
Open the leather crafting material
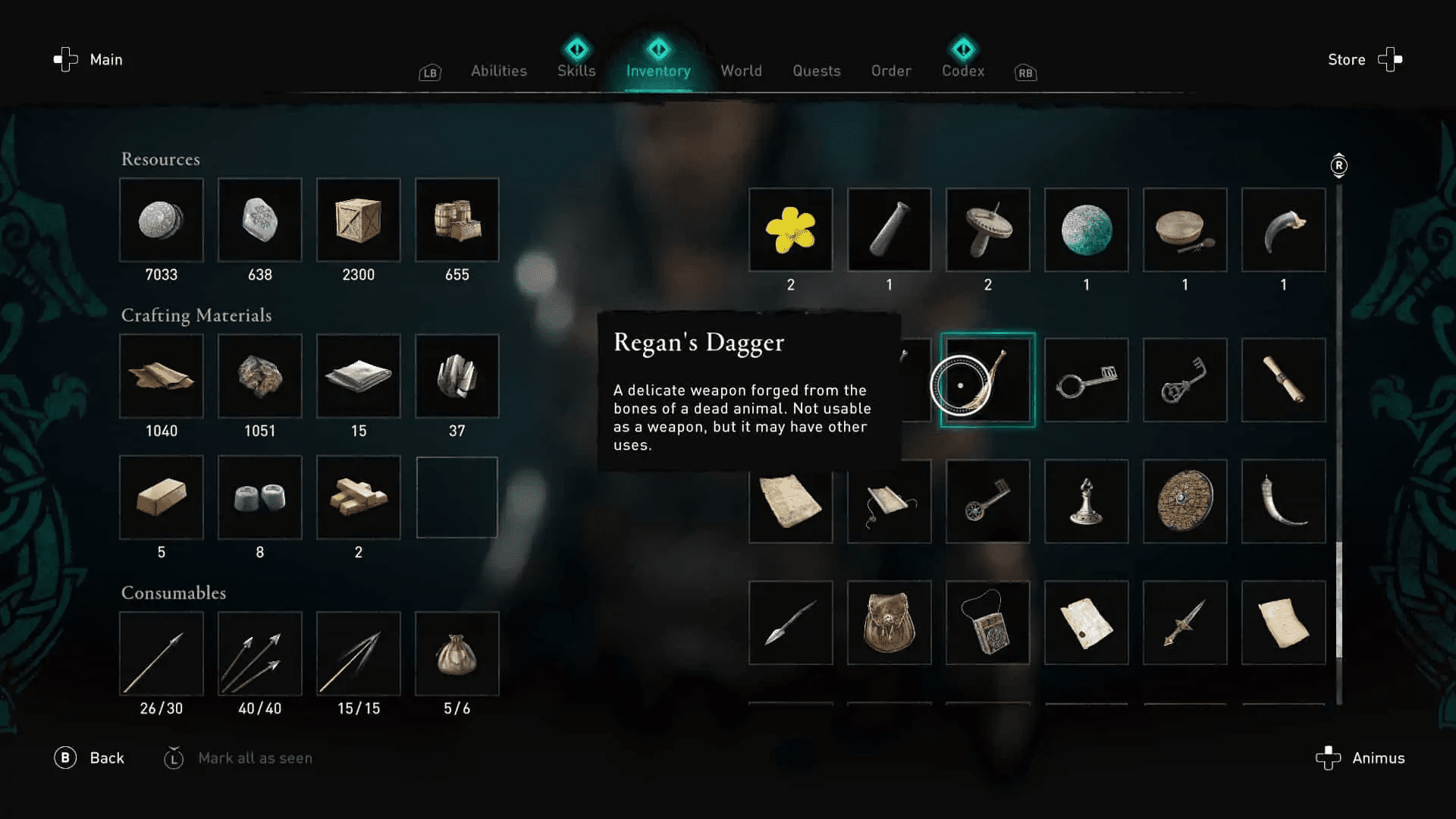click(162, 377)
